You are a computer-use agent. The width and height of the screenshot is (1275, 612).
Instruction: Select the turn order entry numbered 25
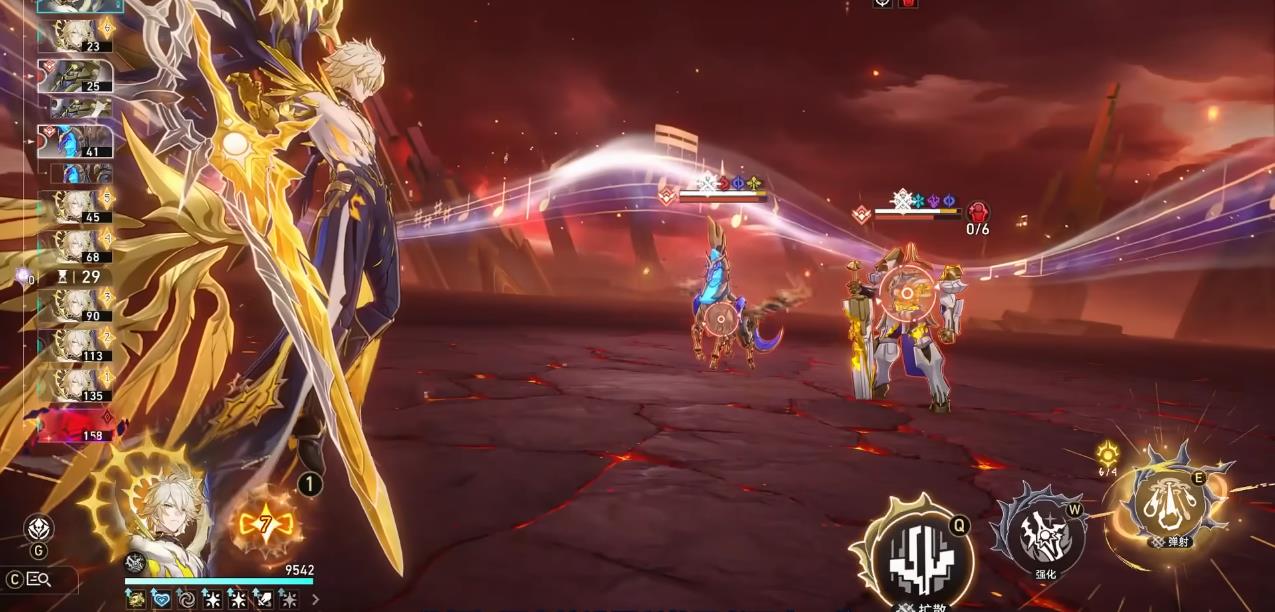point(76,76)
